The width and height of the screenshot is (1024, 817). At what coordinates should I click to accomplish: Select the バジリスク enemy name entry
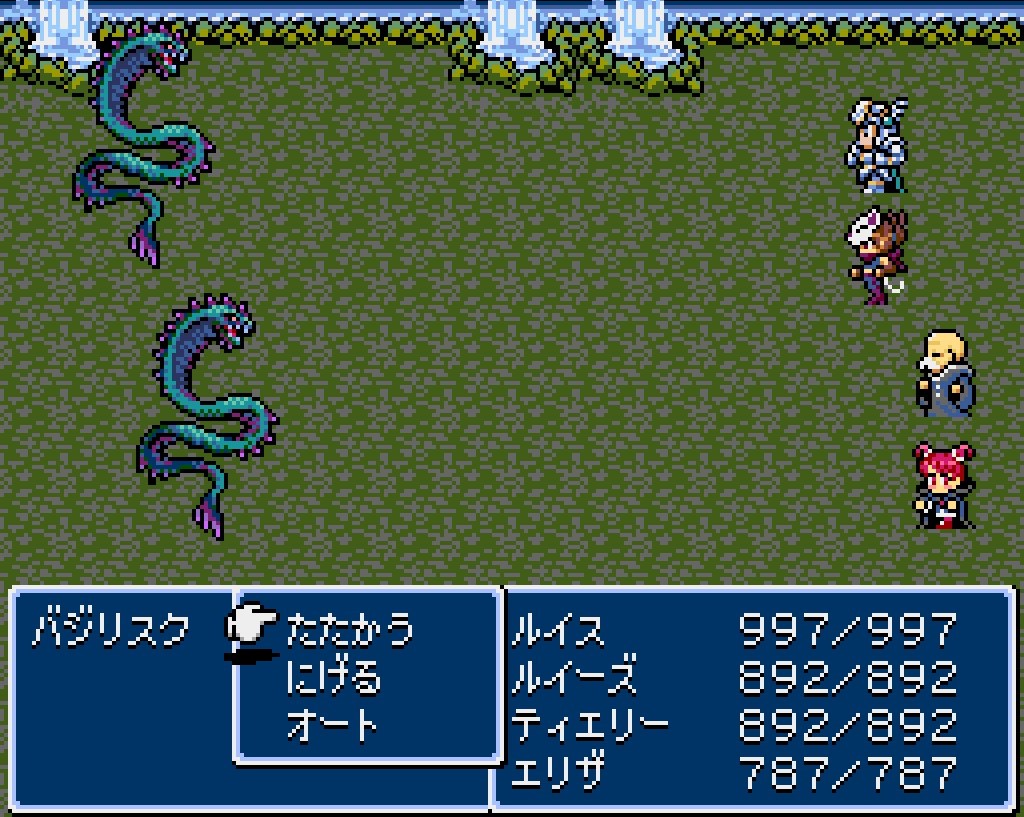pos(110,631)
